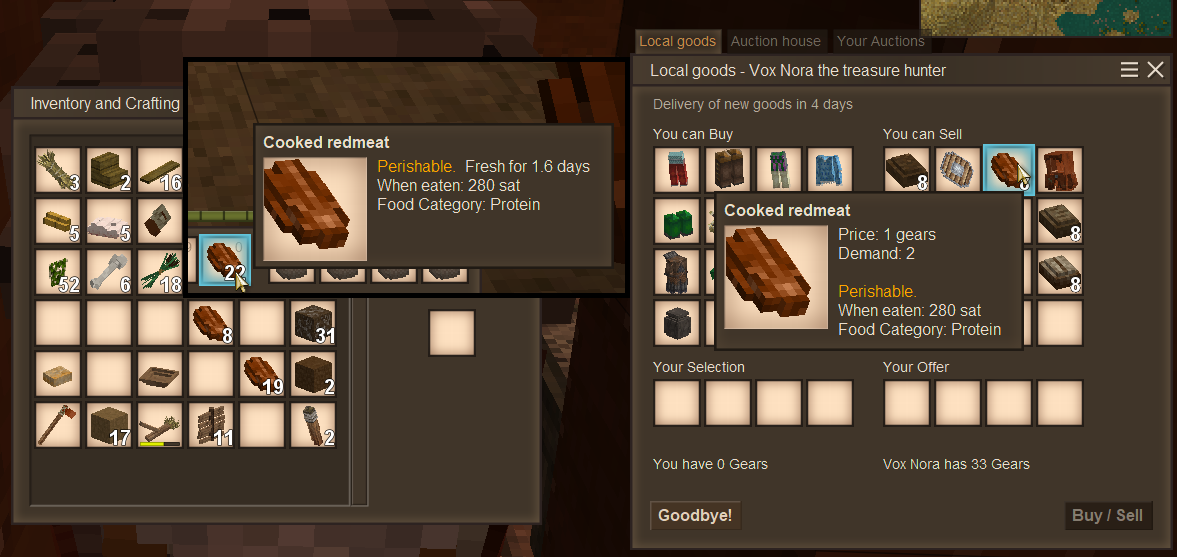The width and height of the screenshot is (1177, 557).
Task: Click the axe in the inventory
Action: [58, 425]
